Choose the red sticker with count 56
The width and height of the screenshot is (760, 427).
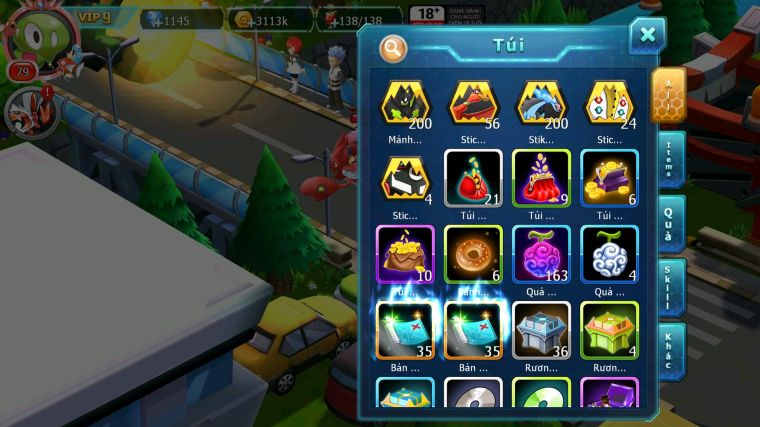(473, 104)
